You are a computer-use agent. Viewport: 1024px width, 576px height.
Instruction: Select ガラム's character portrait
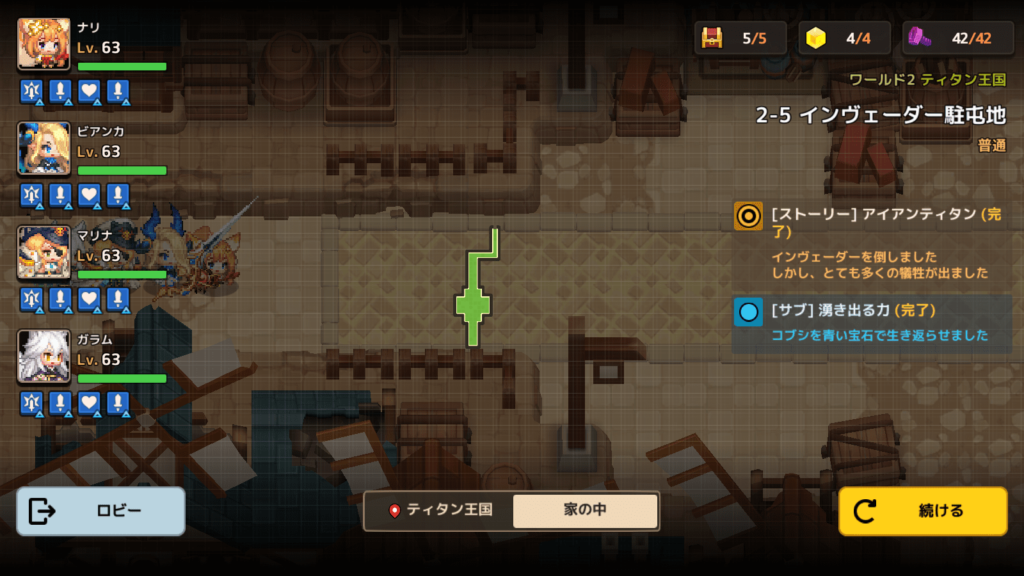coord(44,357)
